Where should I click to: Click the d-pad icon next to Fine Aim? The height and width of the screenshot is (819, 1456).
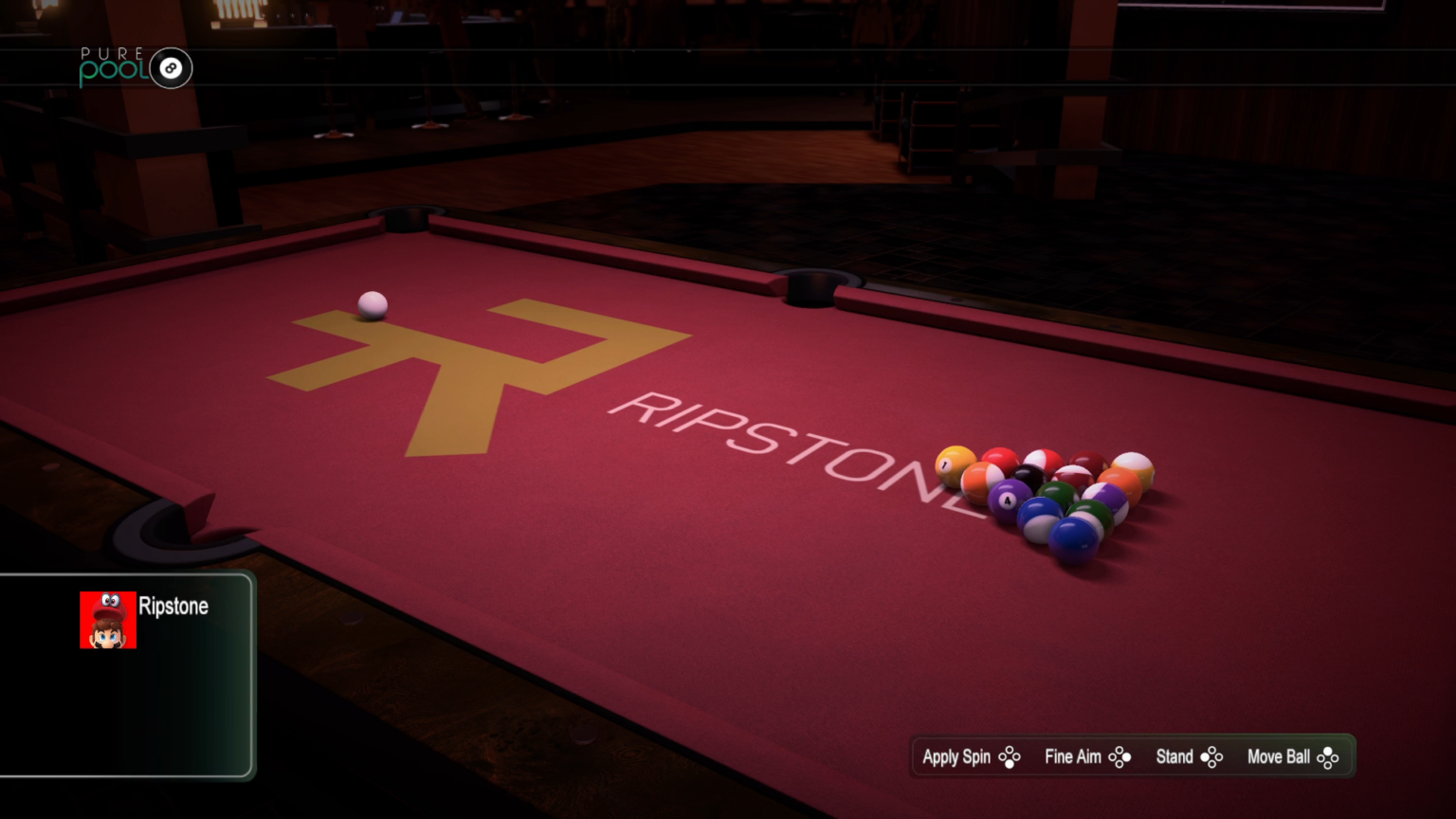coord(1121,756)
